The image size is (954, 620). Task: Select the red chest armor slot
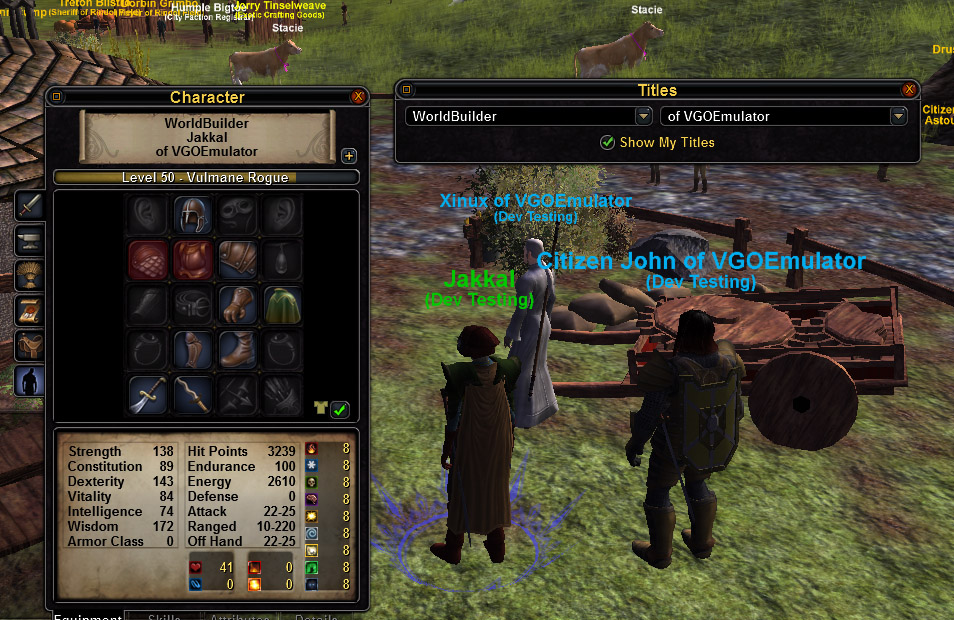coord(192,260)
